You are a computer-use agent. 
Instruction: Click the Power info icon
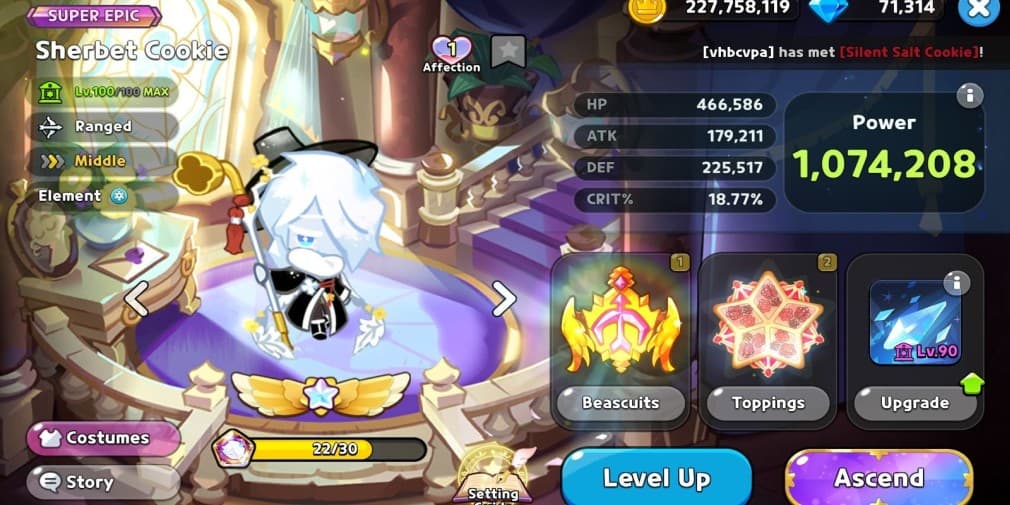[x=968, y=96]
